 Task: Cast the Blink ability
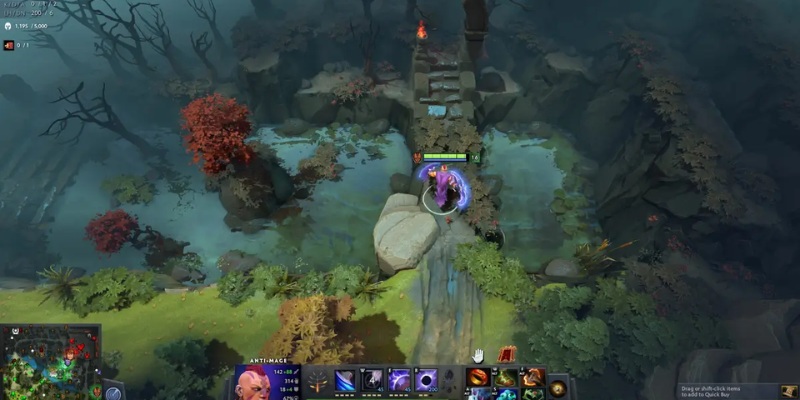372,380
